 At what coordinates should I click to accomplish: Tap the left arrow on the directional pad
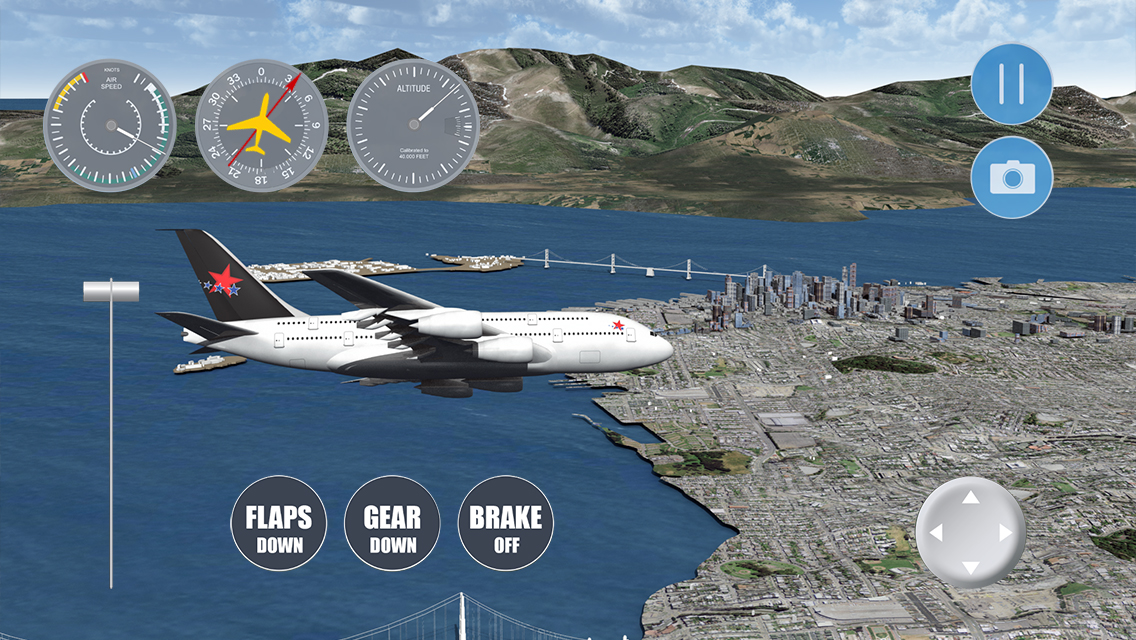pyautogui.click(x=936, y=533)
